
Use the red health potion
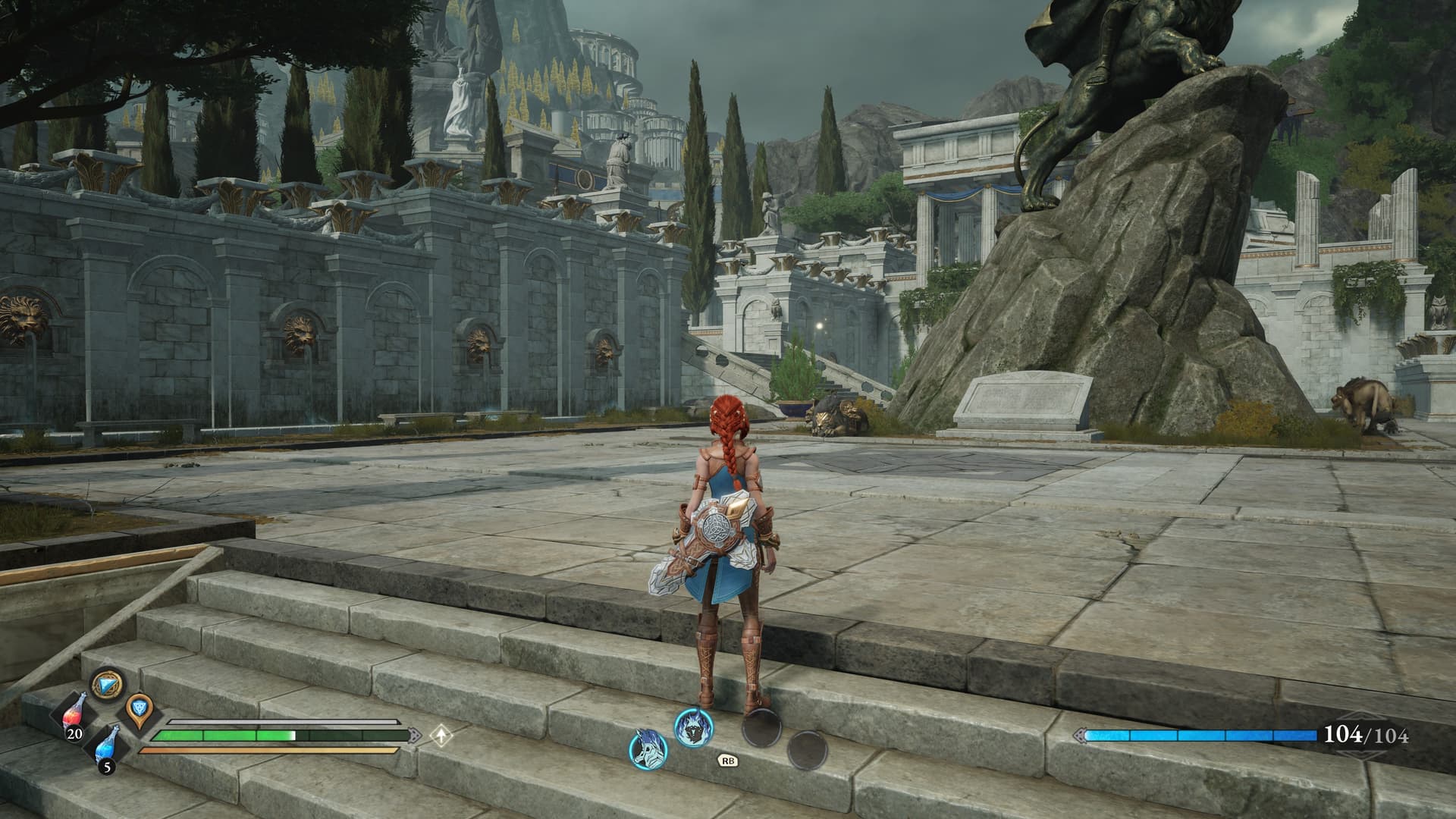pos(74,717)
